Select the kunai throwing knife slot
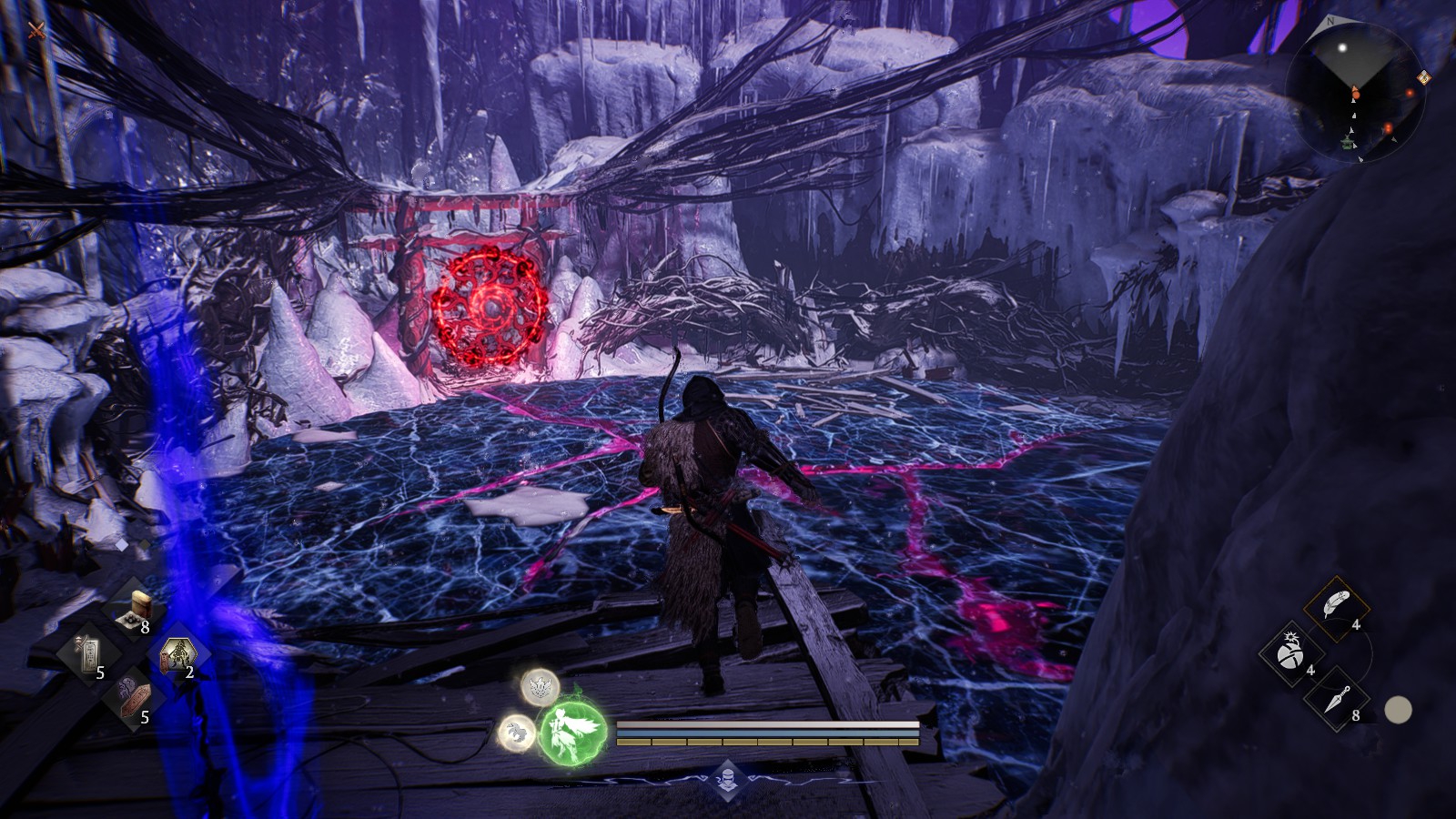Image resolution: width=1456 pixels, height=819 pixels. tap(1335, 698)
